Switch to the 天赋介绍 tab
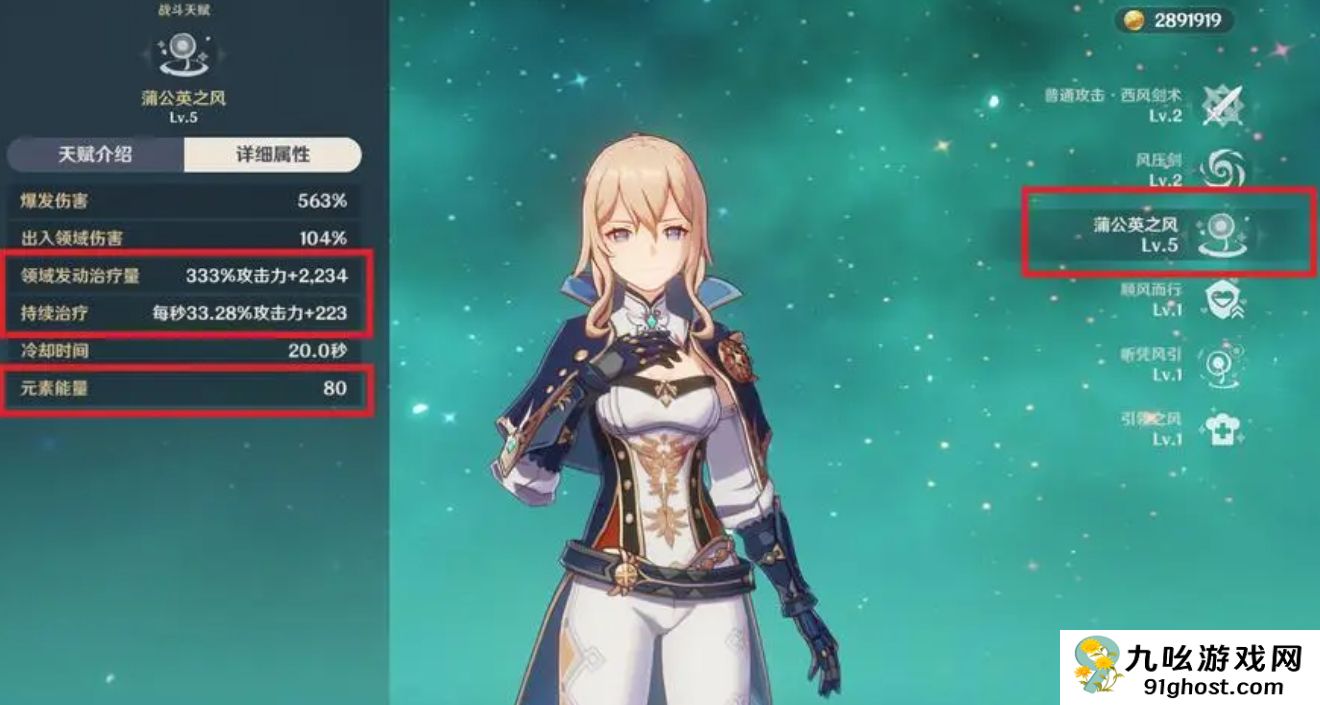 click(x=95, y=154)
